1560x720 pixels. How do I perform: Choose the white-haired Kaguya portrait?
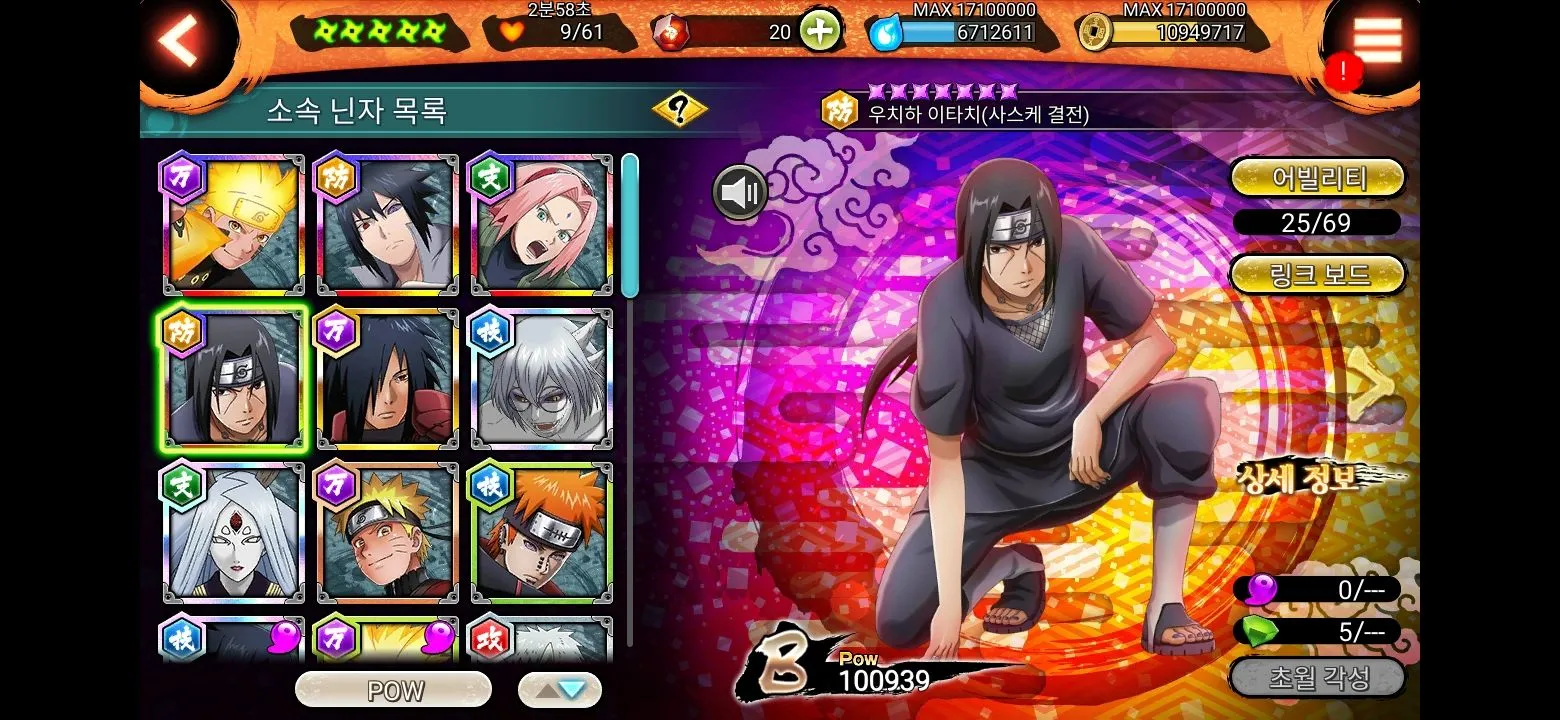234,533
